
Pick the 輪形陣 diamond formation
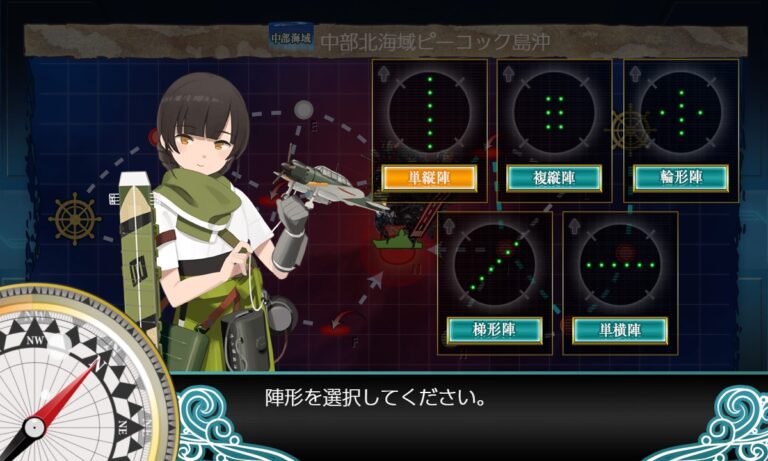pos(680,178)
